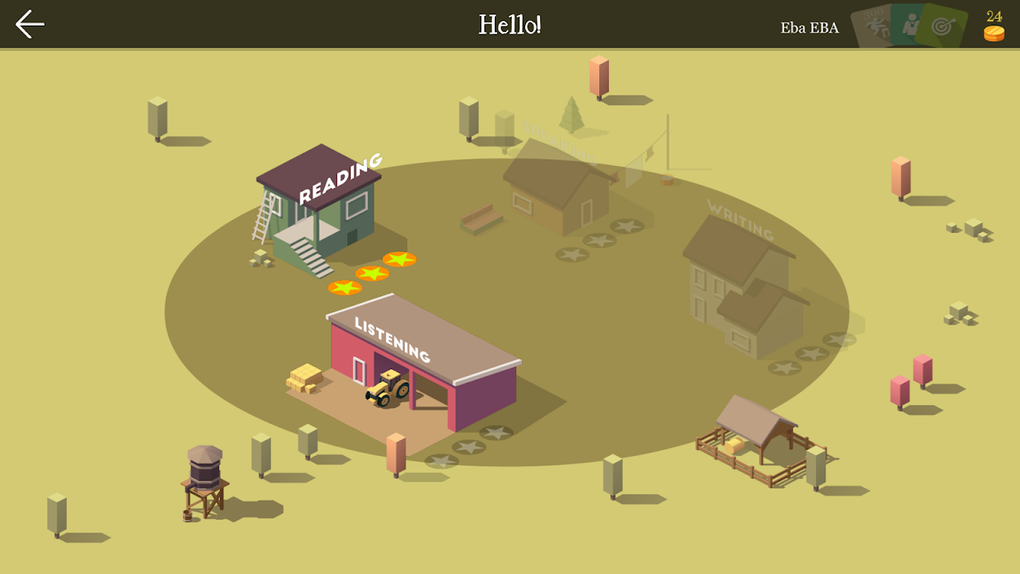The image size is (1020, 574).
Task: Open the Reading building activity
Action: 320,205
